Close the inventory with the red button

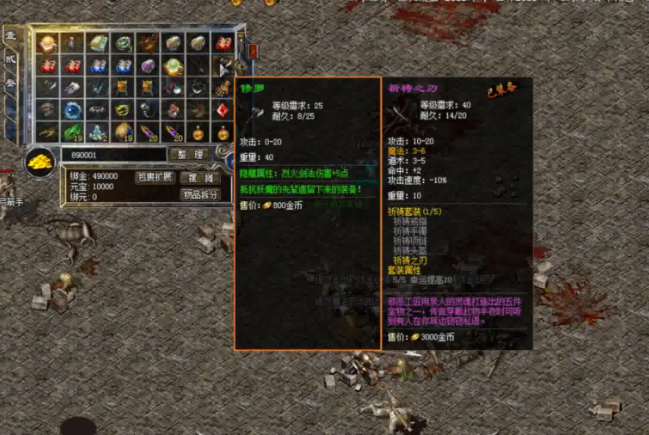tap(253, 49)
